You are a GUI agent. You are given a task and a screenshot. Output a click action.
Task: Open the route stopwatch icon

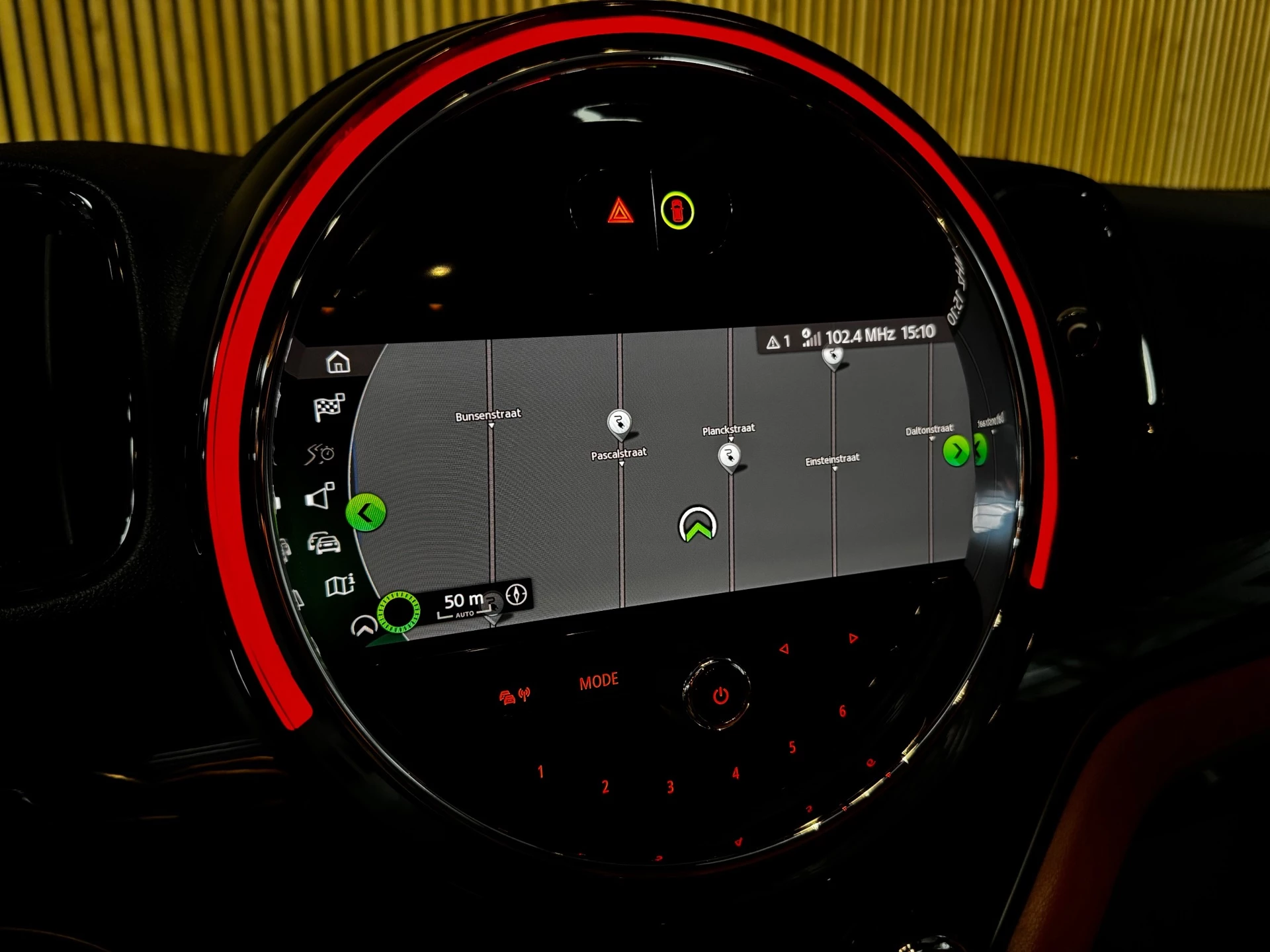pyautogui.click(x=320, y=454)
